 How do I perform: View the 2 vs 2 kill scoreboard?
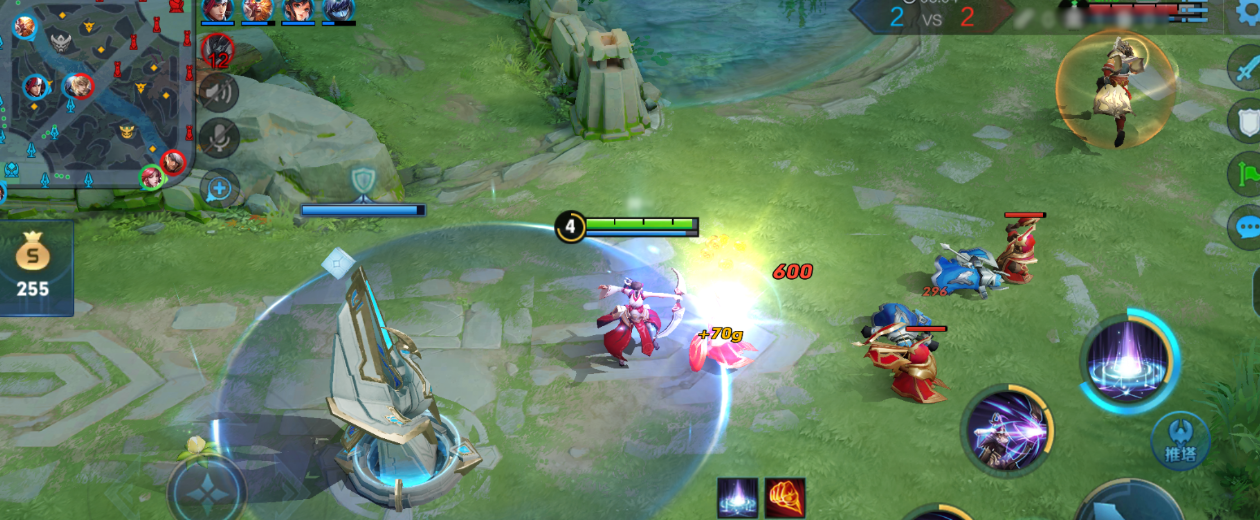(x=930, y=17)
